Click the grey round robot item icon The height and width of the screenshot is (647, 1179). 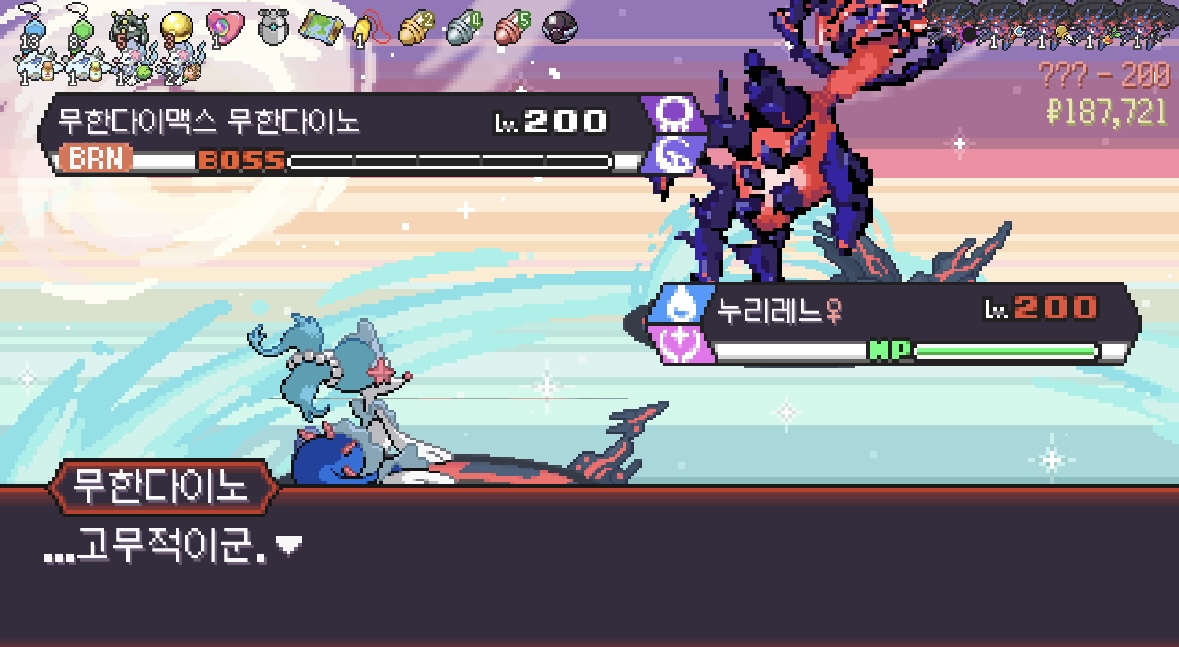pyautogui.click(x=271, y=25)
